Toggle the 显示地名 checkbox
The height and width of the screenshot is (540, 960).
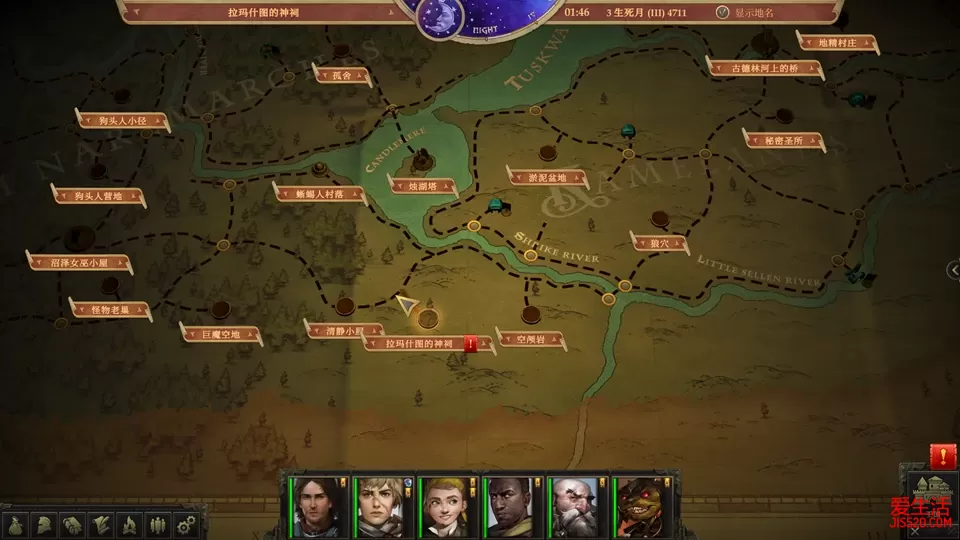(x=723, y=13)
